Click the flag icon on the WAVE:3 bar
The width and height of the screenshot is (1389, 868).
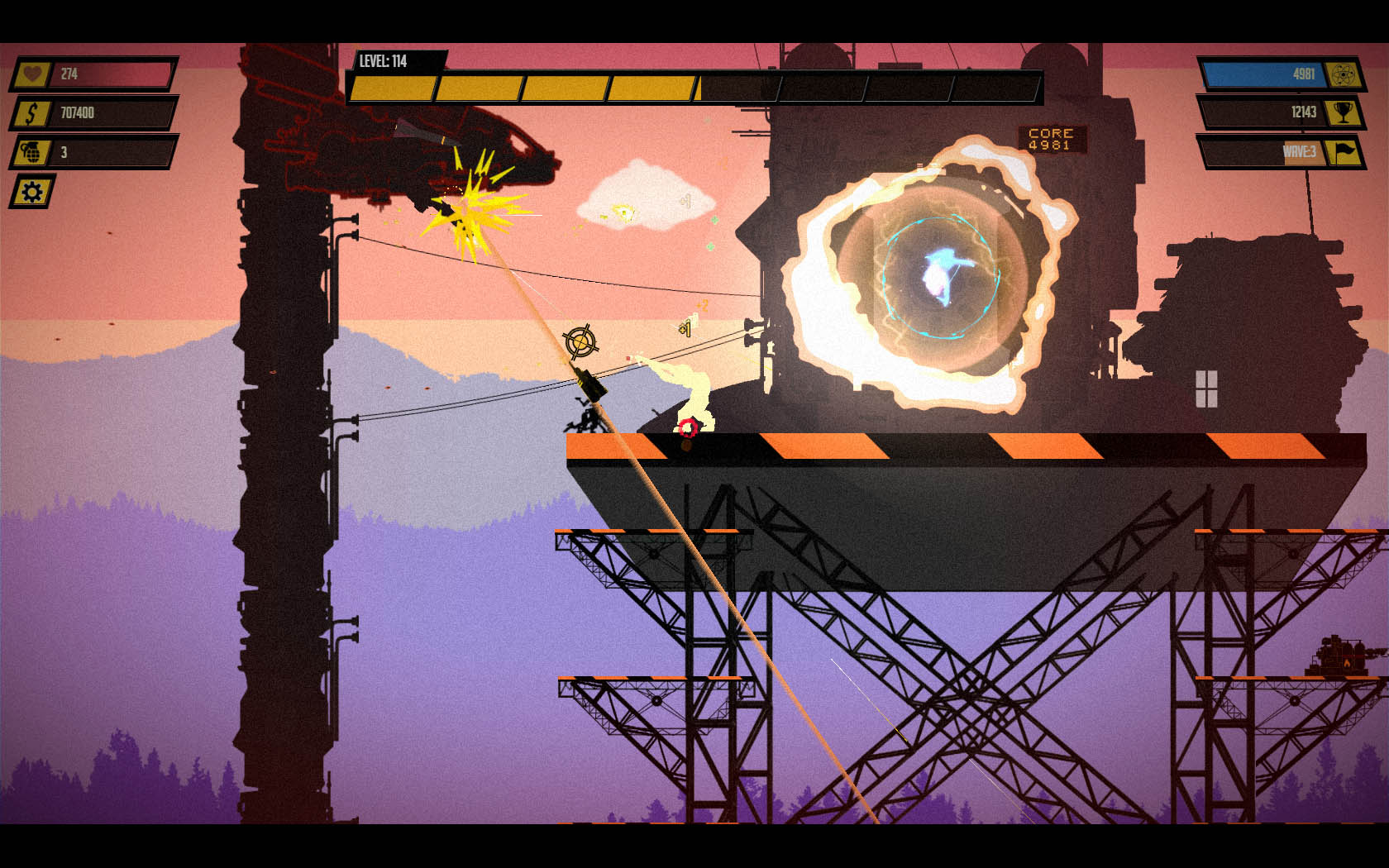1344,154
